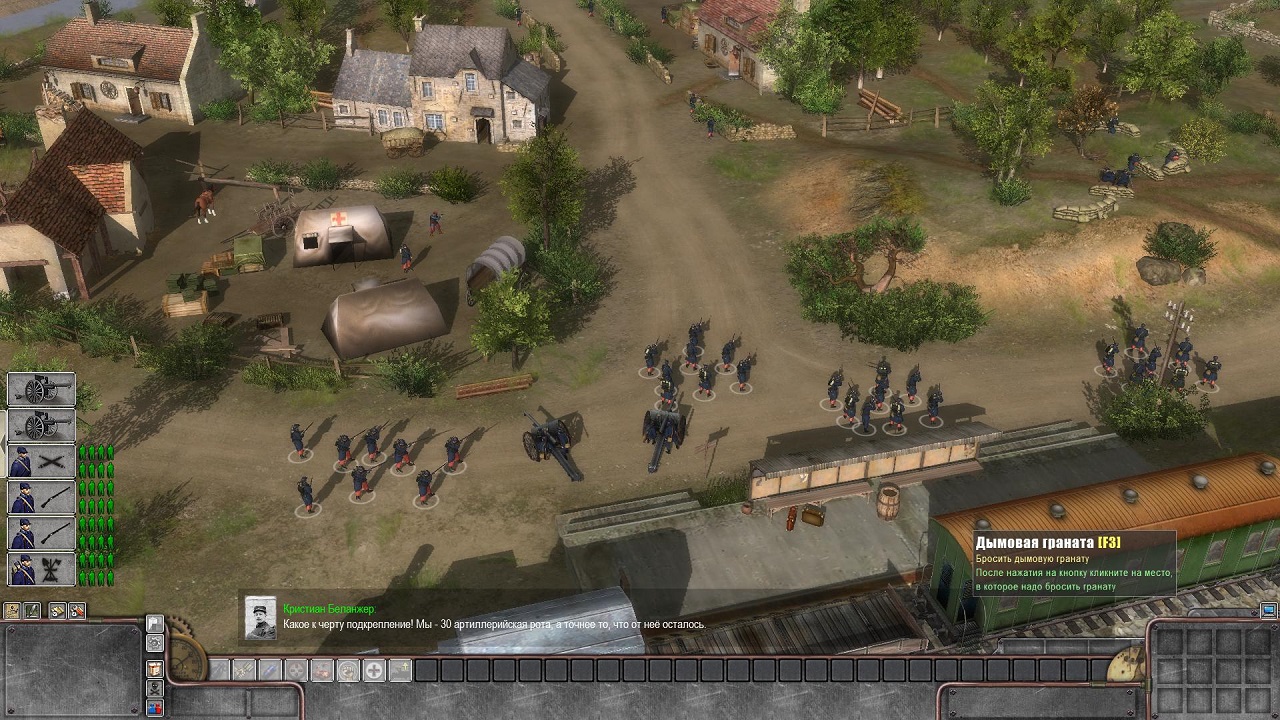This screenshot has width=1280, height=720.
Task: Click the white flag button
Action: coord(155,624)
